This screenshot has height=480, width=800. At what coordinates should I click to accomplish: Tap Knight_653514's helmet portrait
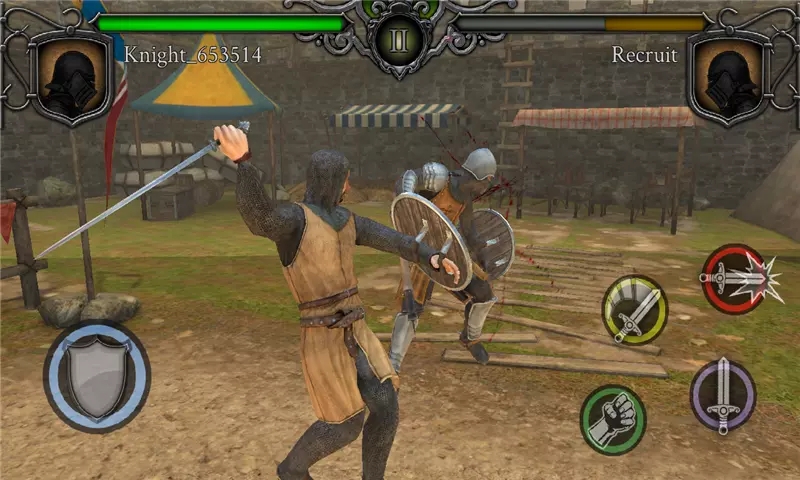70,76
